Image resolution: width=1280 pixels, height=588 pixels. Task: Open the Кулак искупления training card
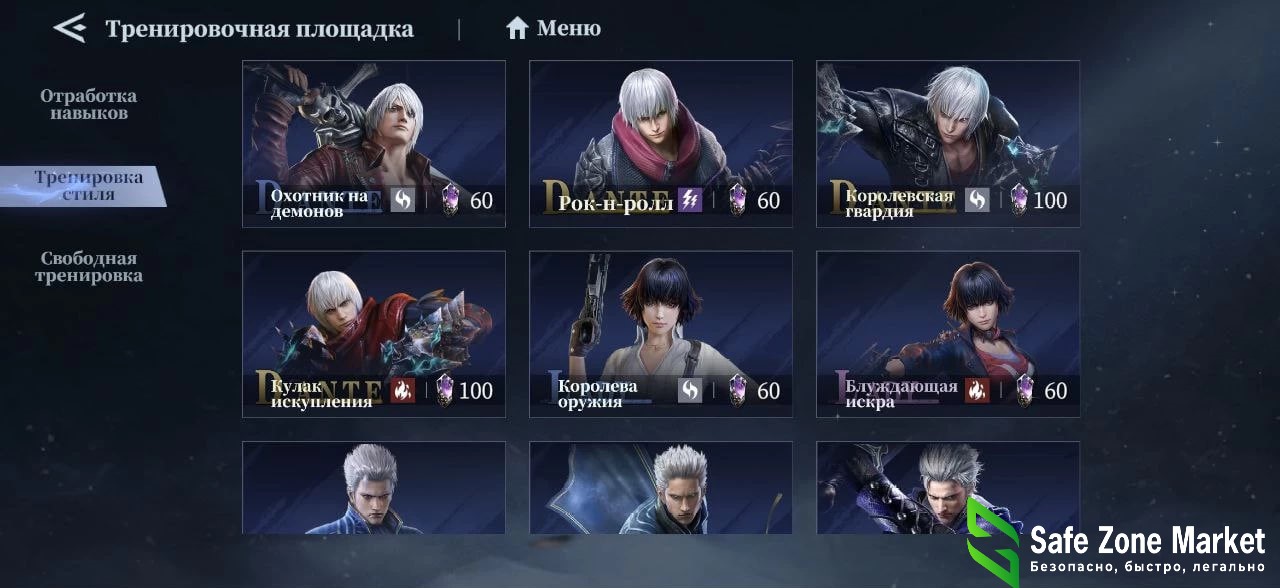tap(373, 333)
